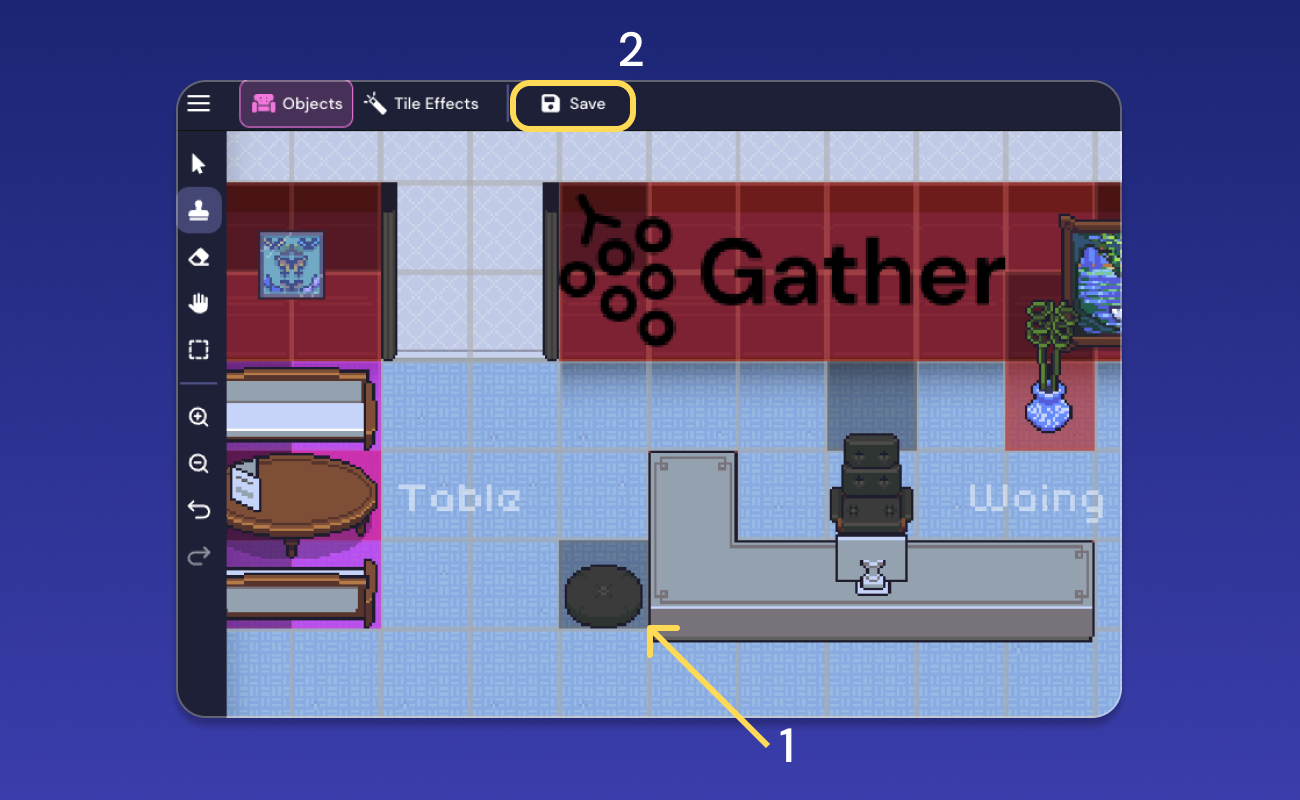Activate the rectangular selection tool
Screen dimensions: 1300x800
point(198,349)
